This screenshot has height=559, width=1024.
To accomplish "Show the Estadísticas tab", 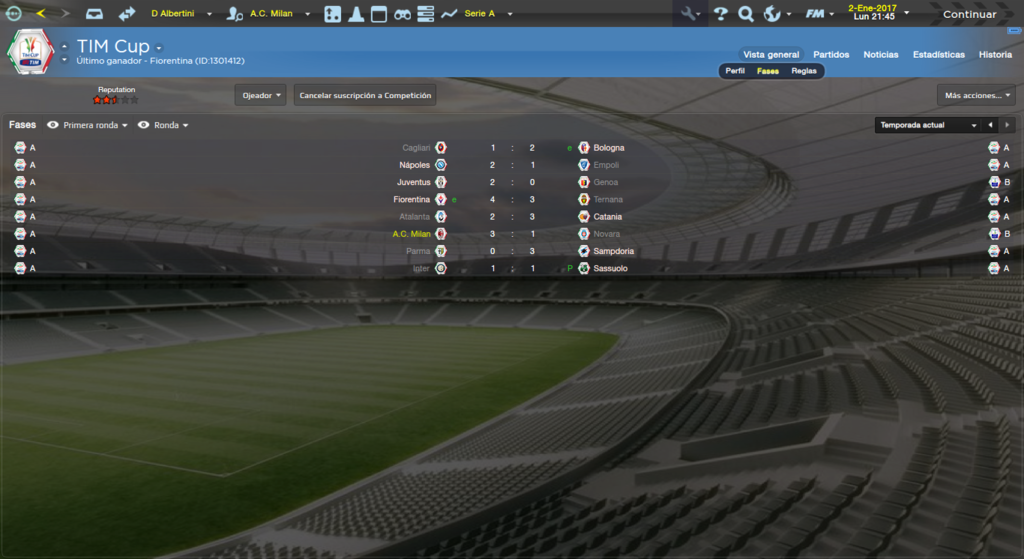I will click(x=939, y=55).
